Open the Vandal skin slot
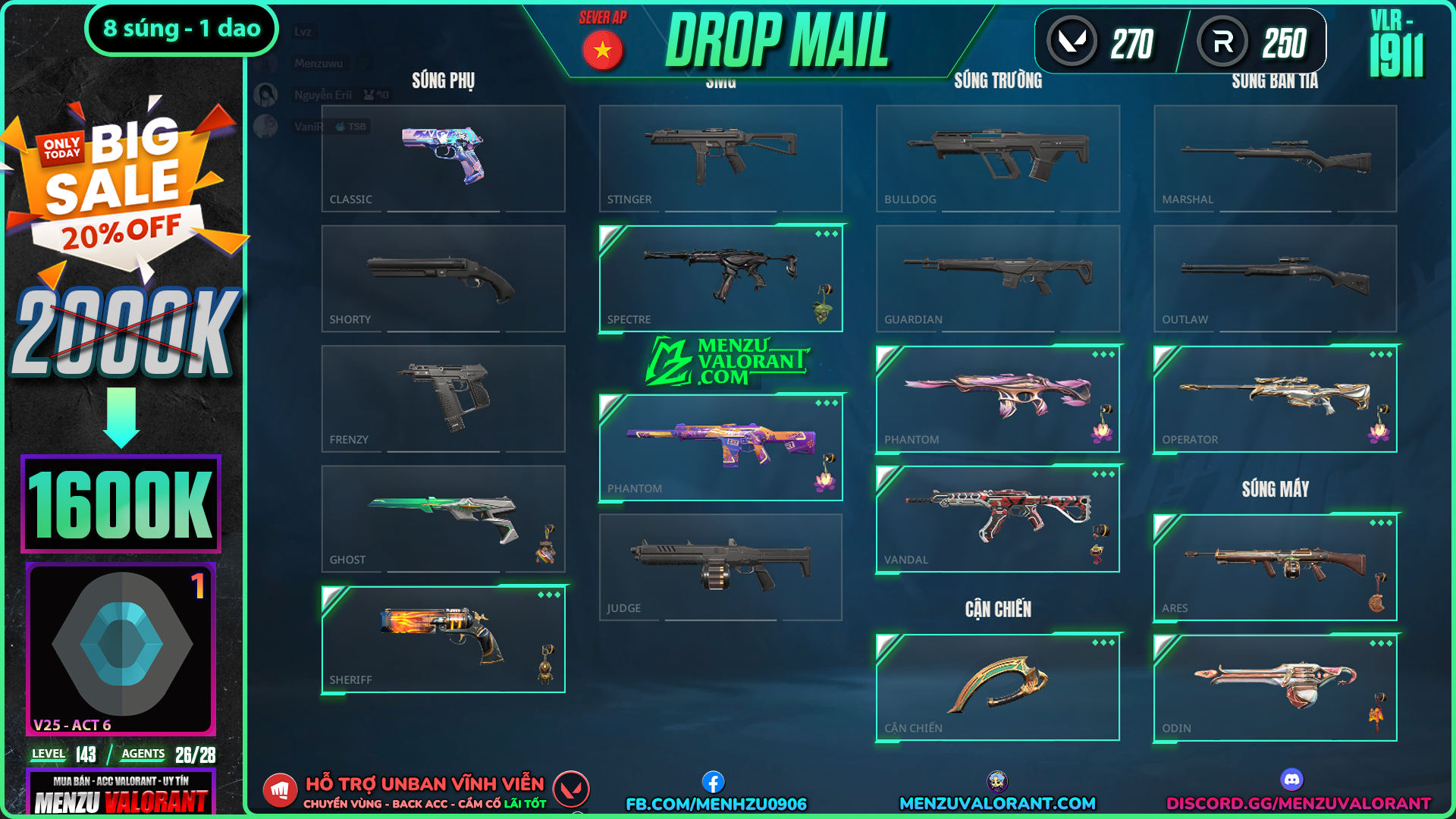This screenshot has width=1456, height=819. point(998,519)
